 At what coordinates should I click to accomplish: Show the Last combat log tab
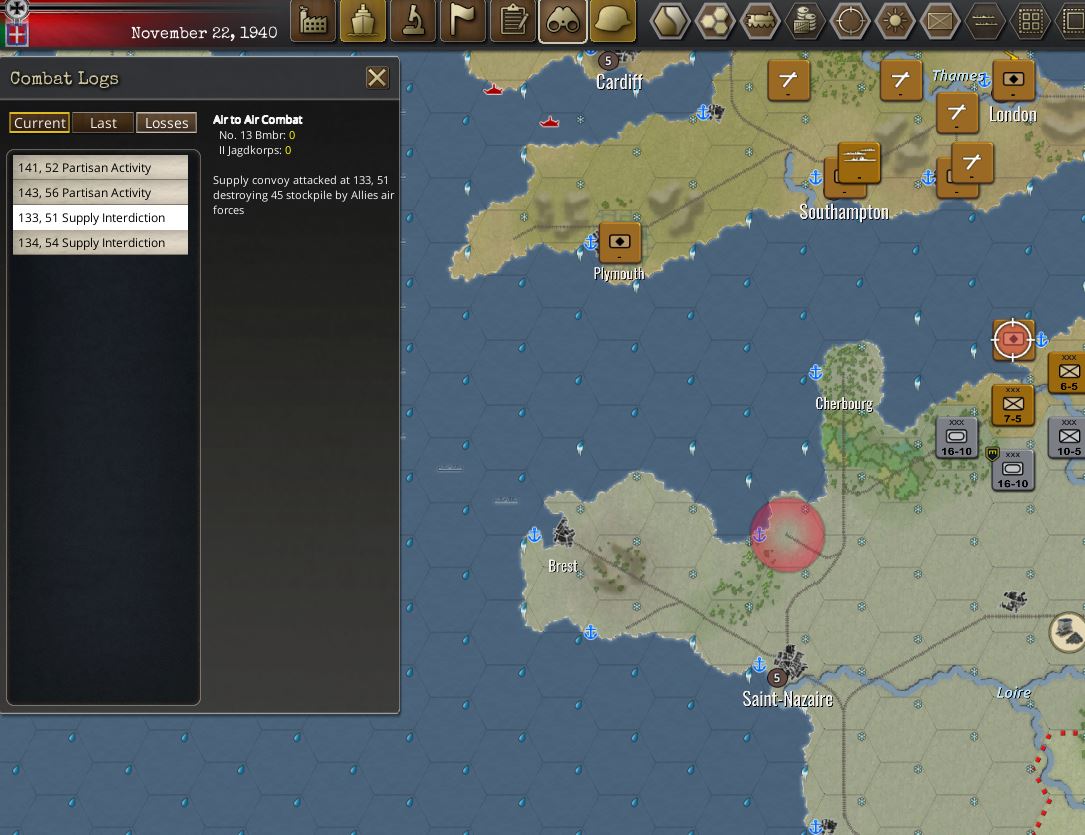tap(103, 122)
